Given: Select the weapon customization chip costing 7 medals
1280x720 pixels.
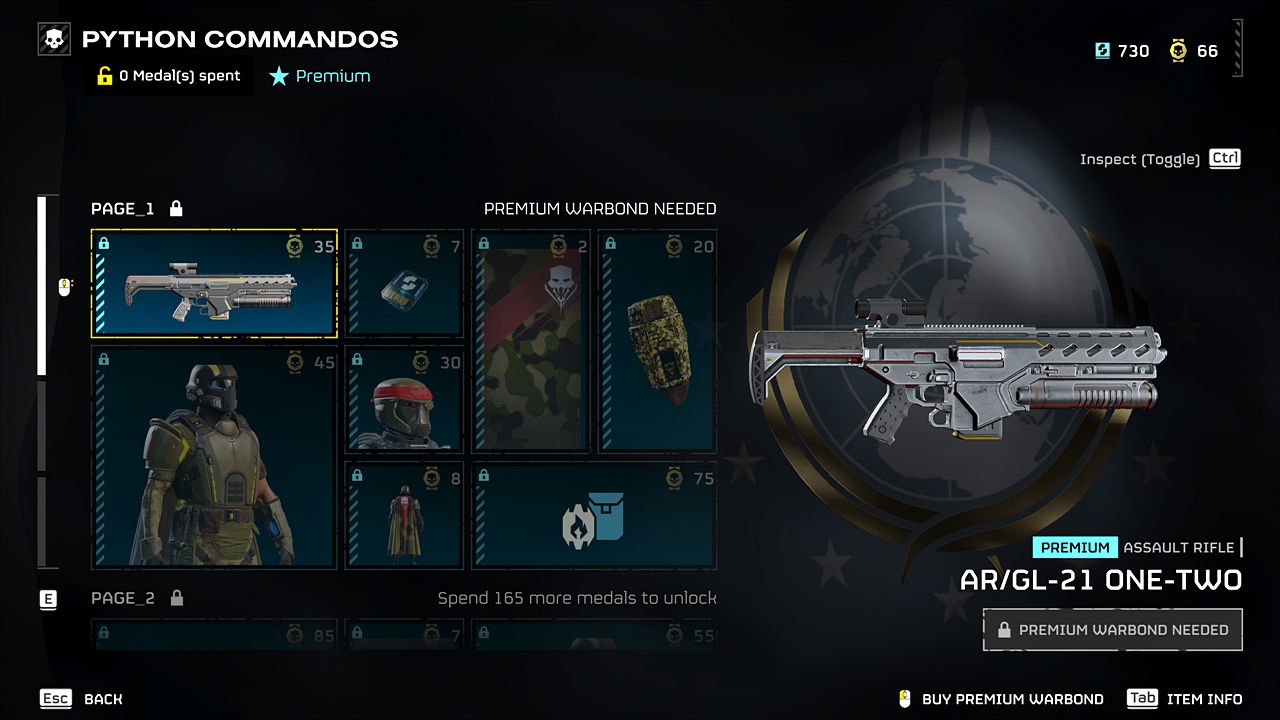Looking at the screenshot, I should pyautogui.click(x=404, y=284).
